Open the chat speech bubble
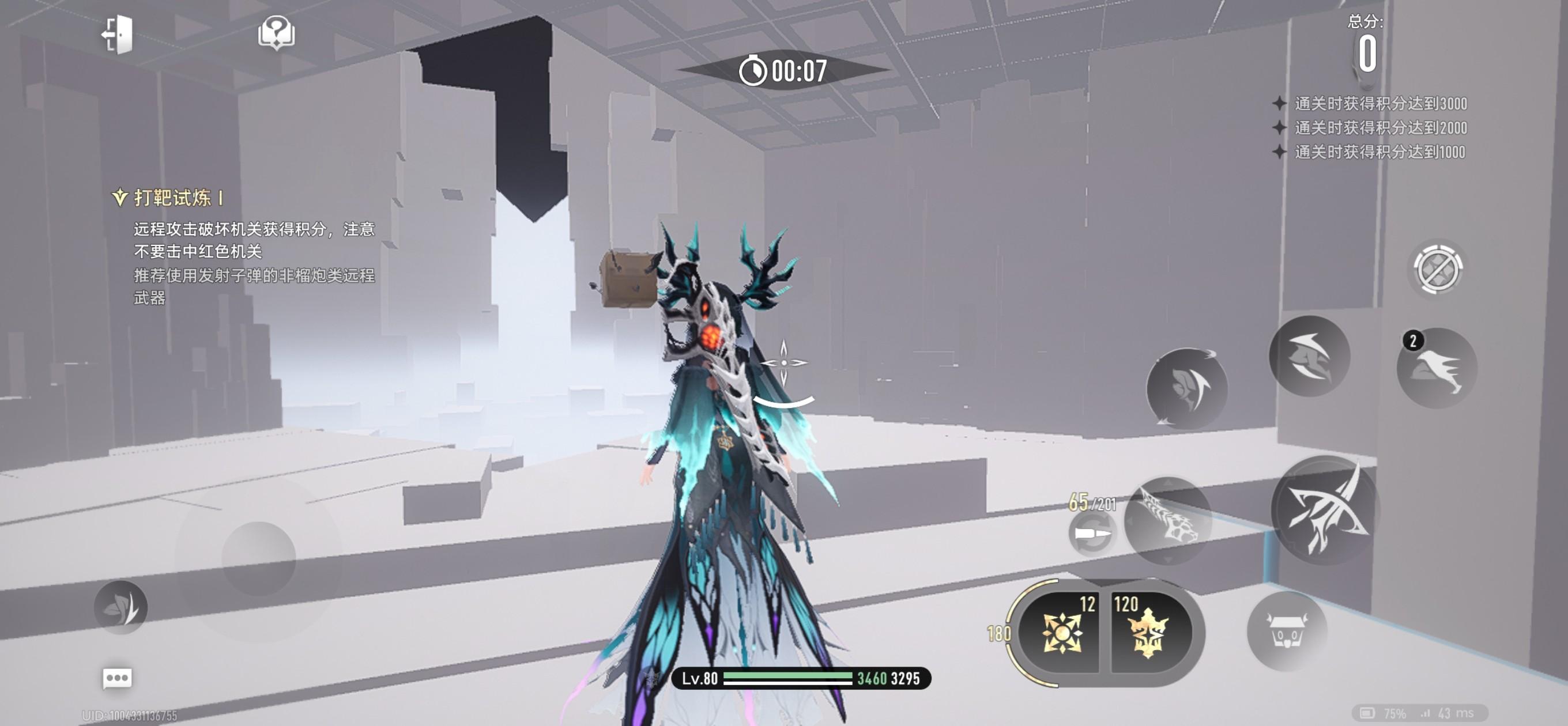 (x=117, y=678)
